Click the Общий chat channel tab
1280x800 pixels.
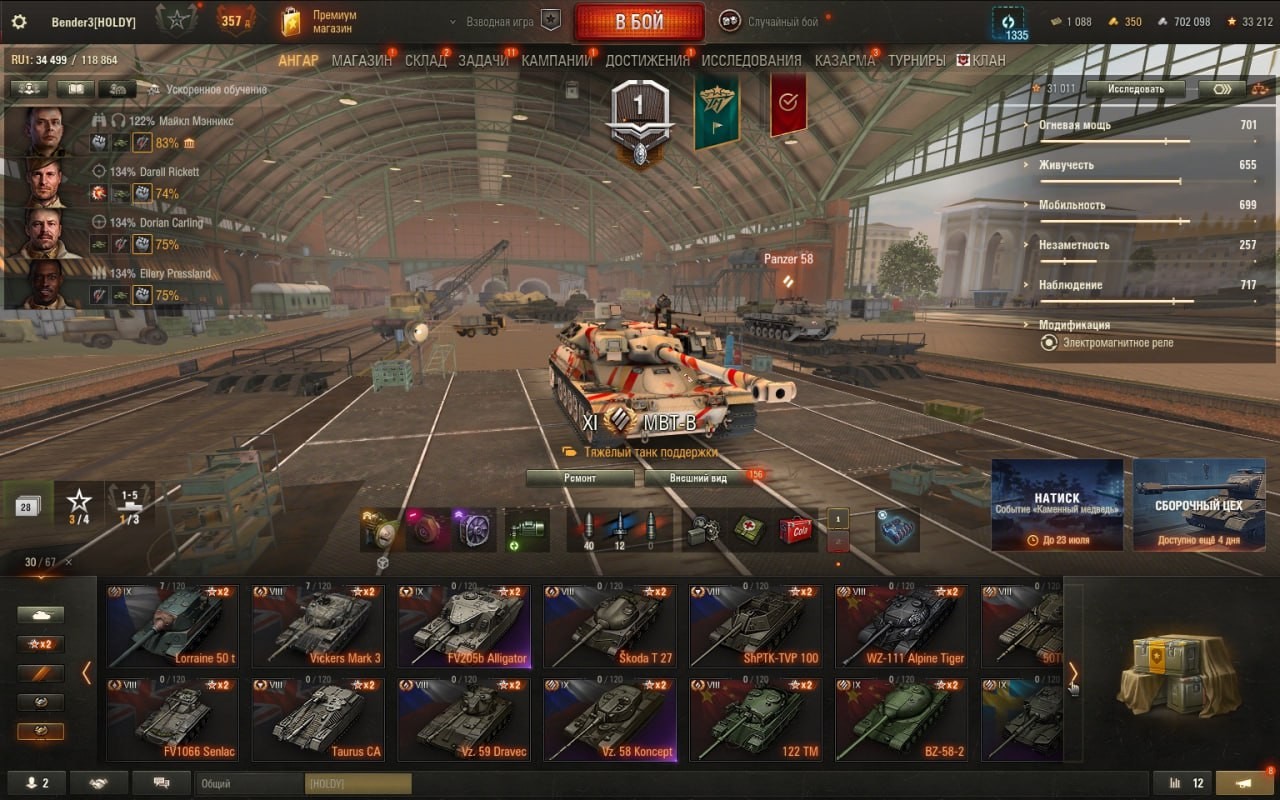coord(248,784)
